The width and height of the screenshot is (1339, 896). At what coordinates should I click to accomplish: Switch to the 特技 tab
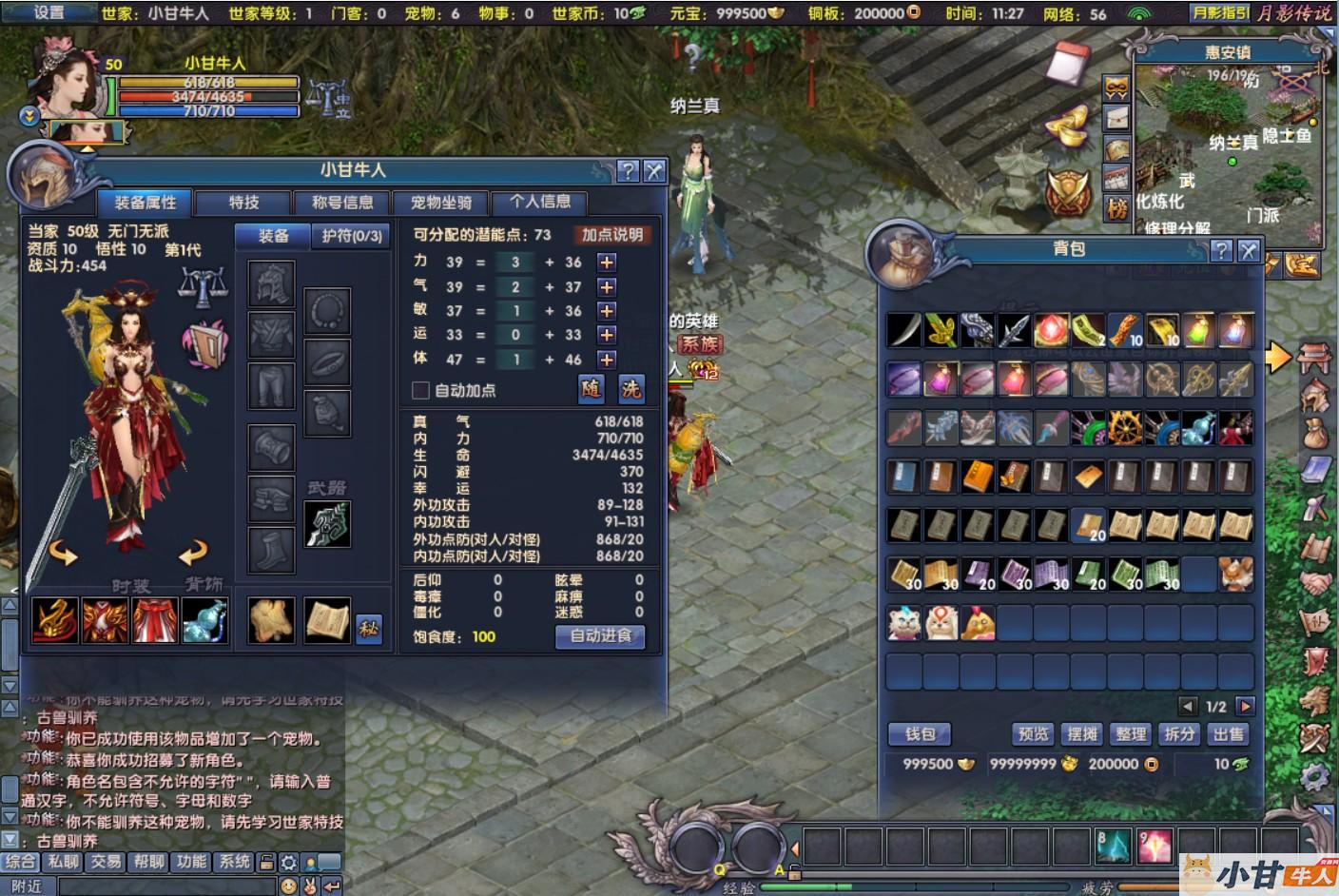point(243,203)
